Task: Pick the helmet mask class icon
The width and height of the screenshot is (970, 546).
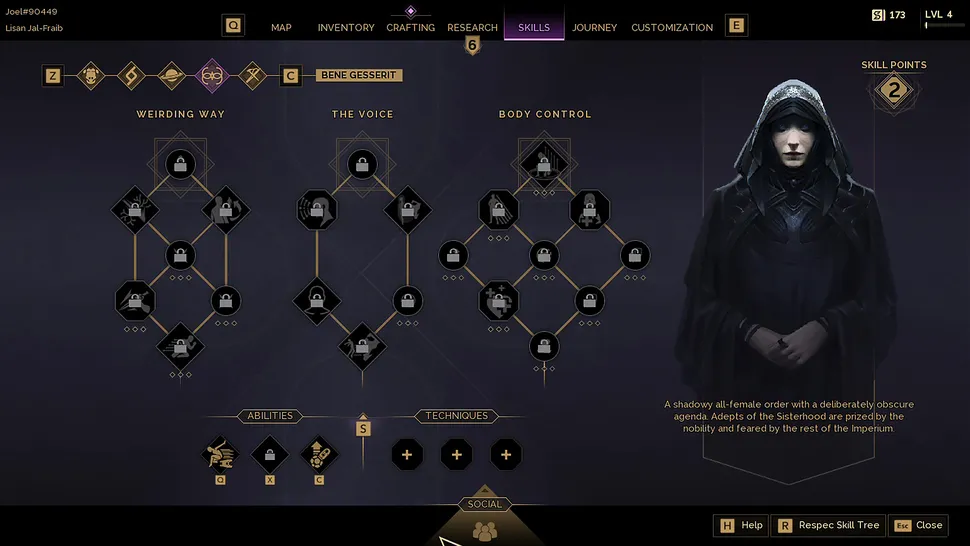Action: point(91,75)
